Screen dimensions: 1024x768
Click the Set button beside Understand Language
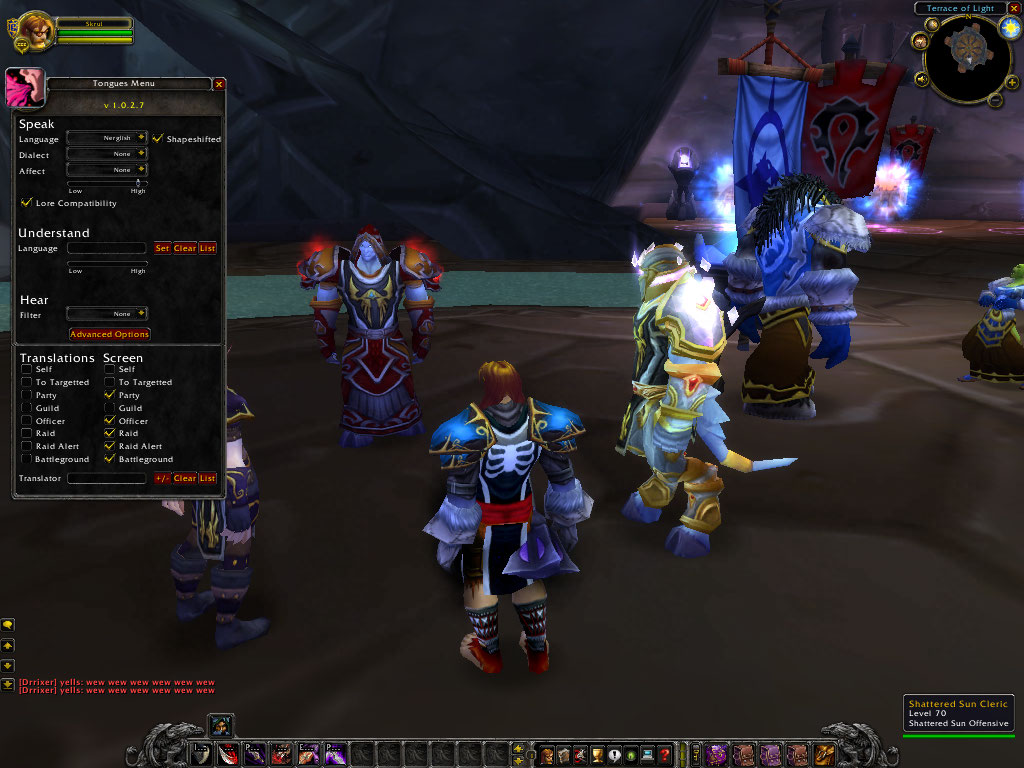tap(162, 248)
